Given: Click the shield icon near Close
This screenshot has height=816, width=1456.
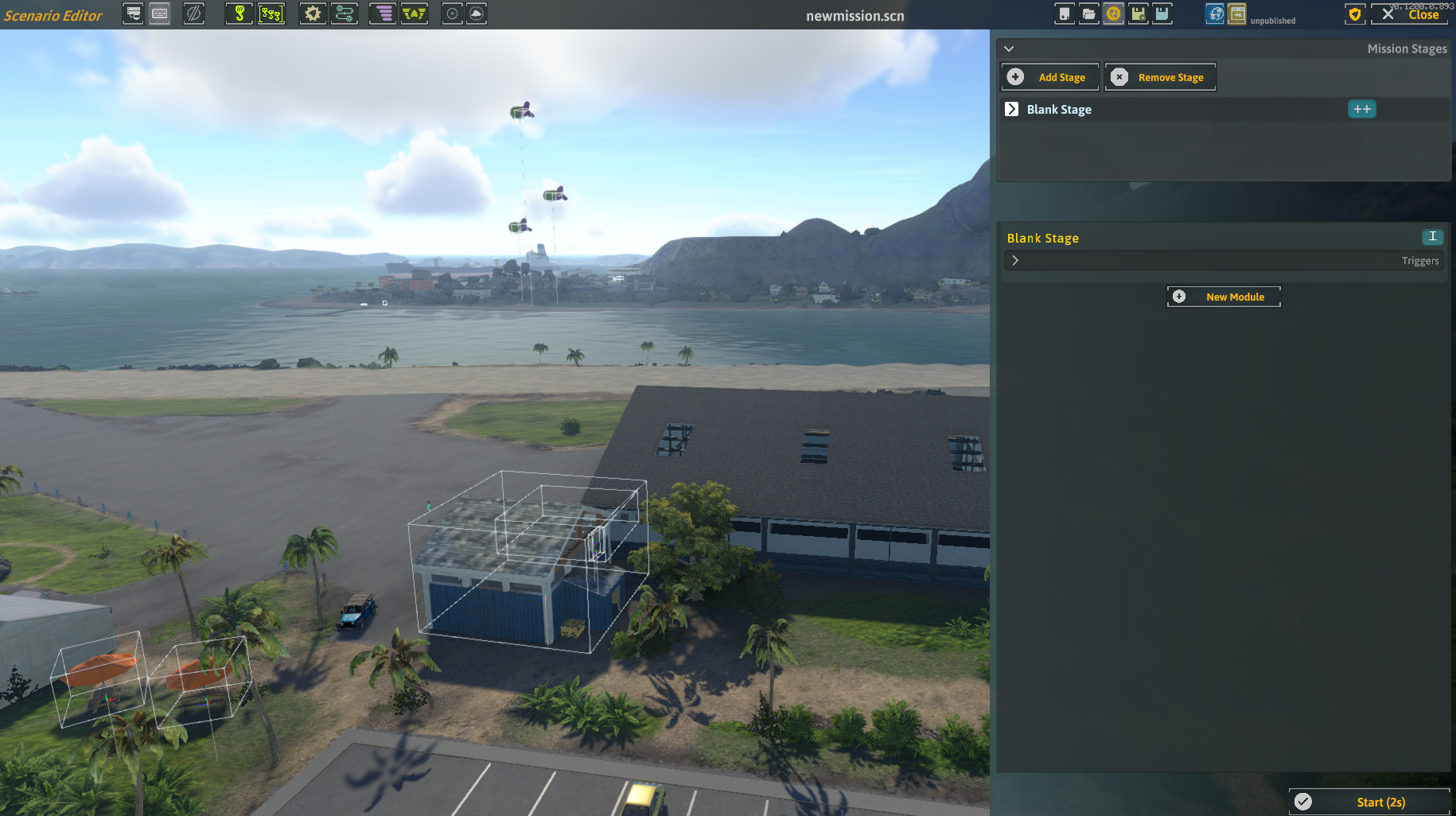Looking at the screenshot, I should tap(1354, 14).
